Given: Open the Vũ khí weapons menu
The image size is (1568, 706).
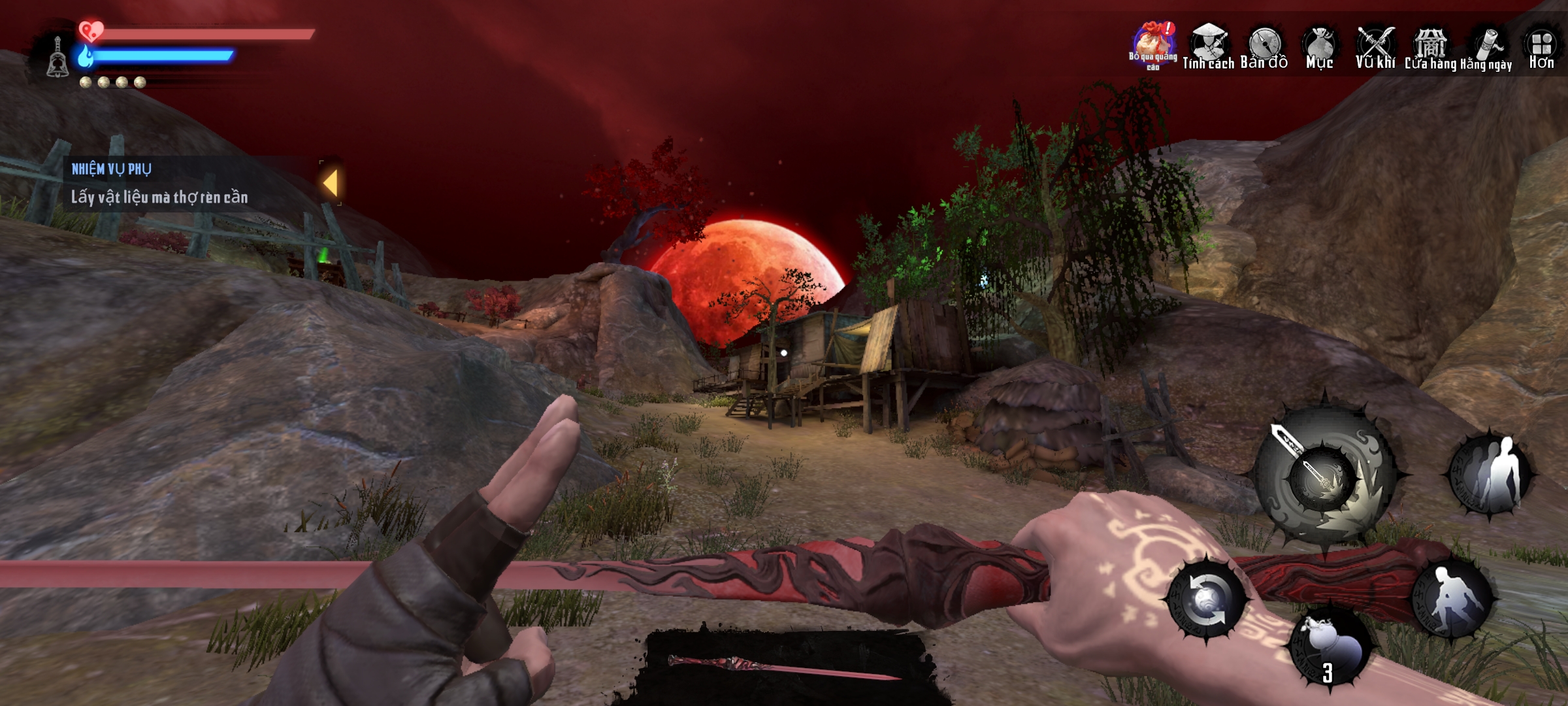Looking at the screenshot, I should 1375,46.
